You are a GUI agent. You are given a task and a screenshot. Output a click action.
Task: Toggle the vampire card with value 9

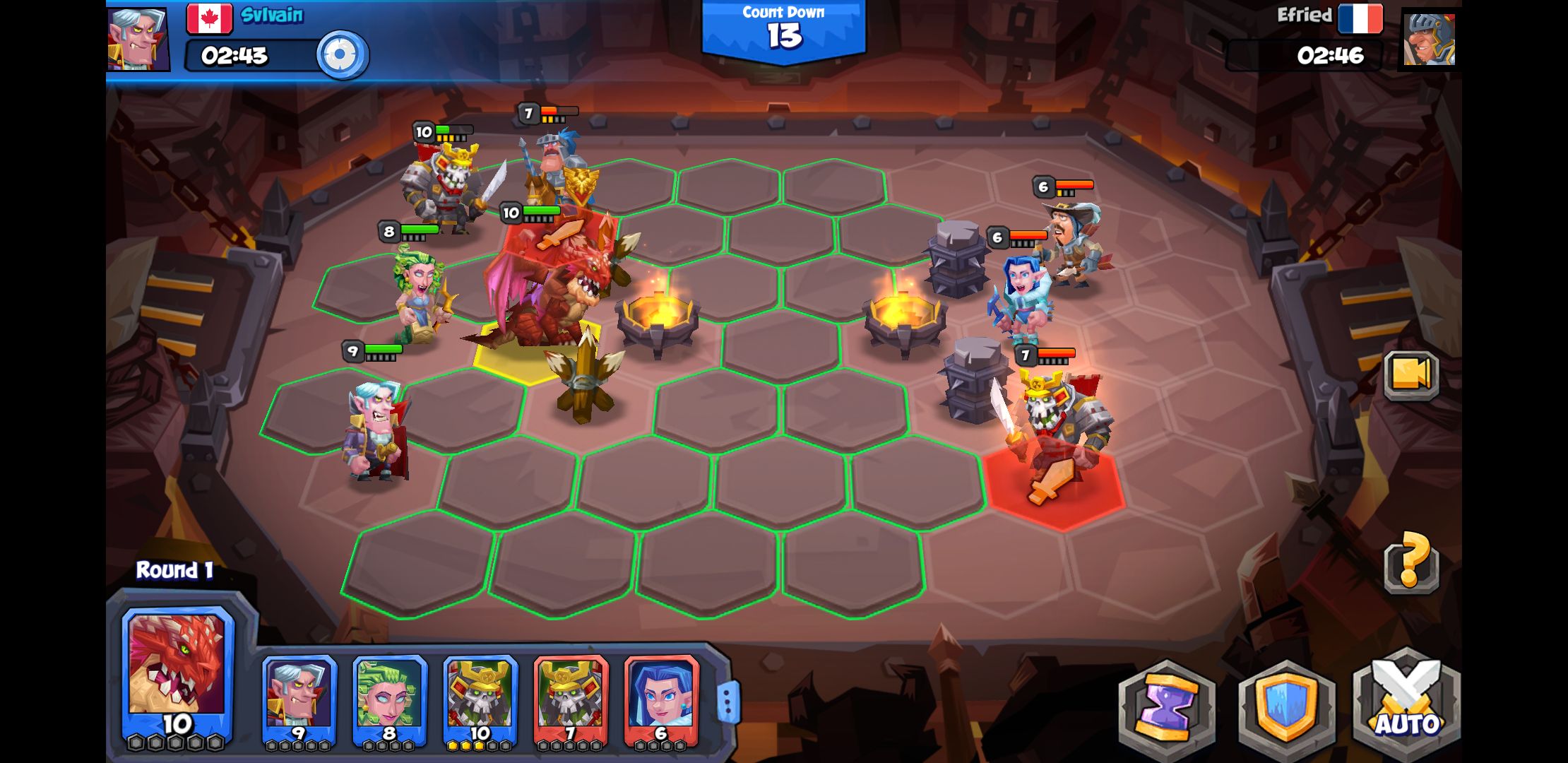pos(299,699)
